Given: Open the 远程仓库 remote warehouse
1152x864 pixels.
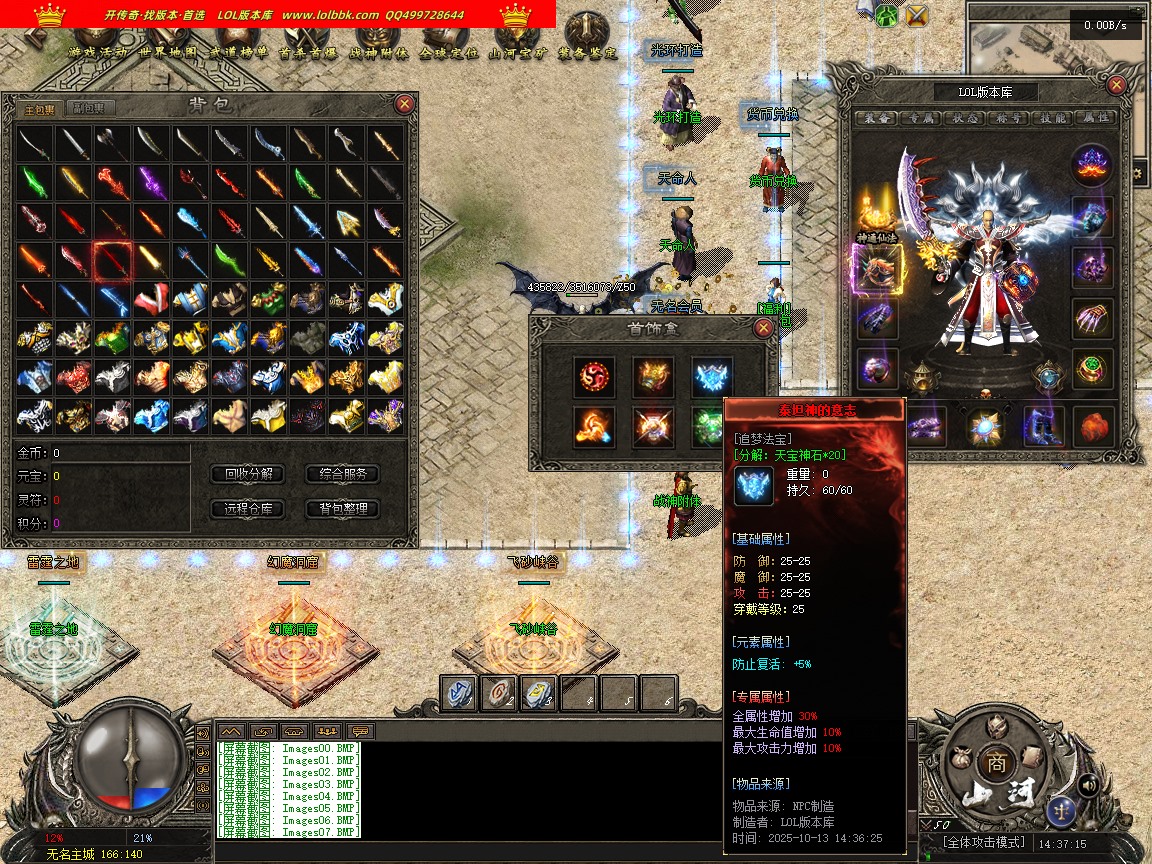Looking at the screenshot, I should click(x=249, y=509).
